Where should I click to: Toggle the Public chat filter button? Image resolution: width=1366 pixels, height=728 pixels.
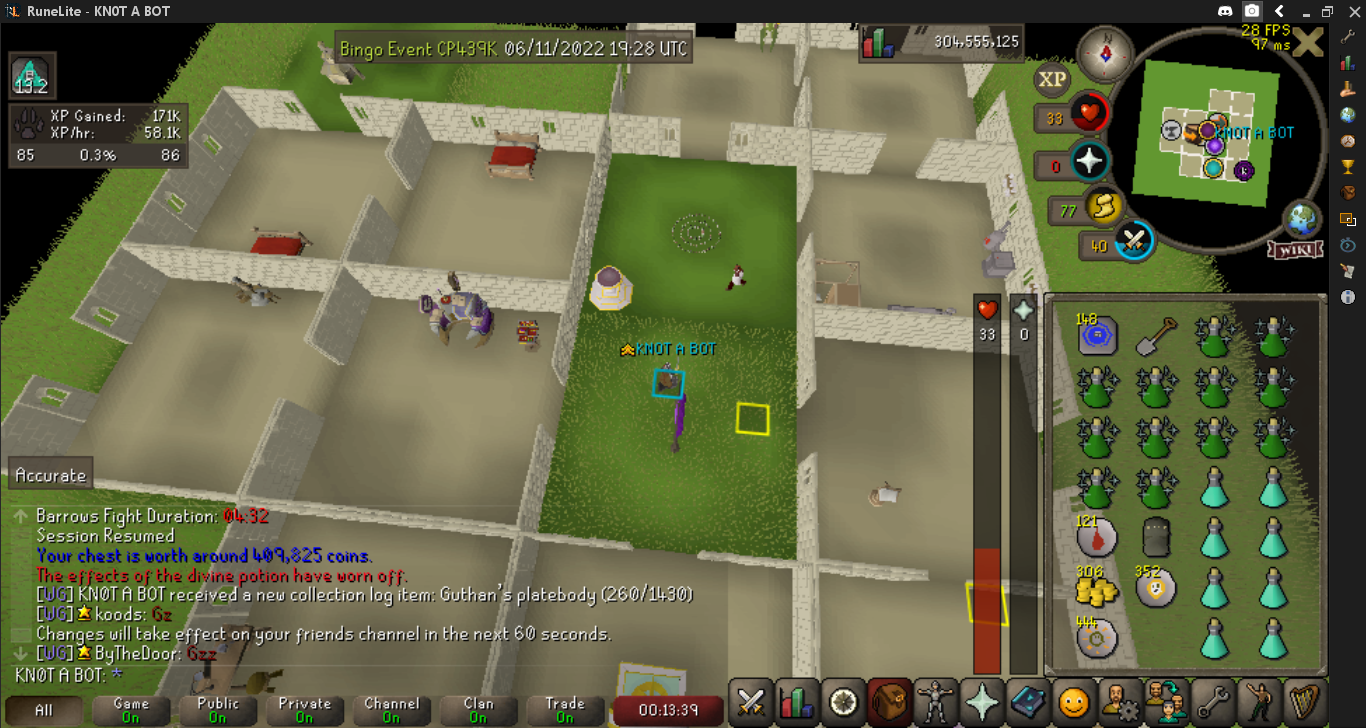[218, 710]
